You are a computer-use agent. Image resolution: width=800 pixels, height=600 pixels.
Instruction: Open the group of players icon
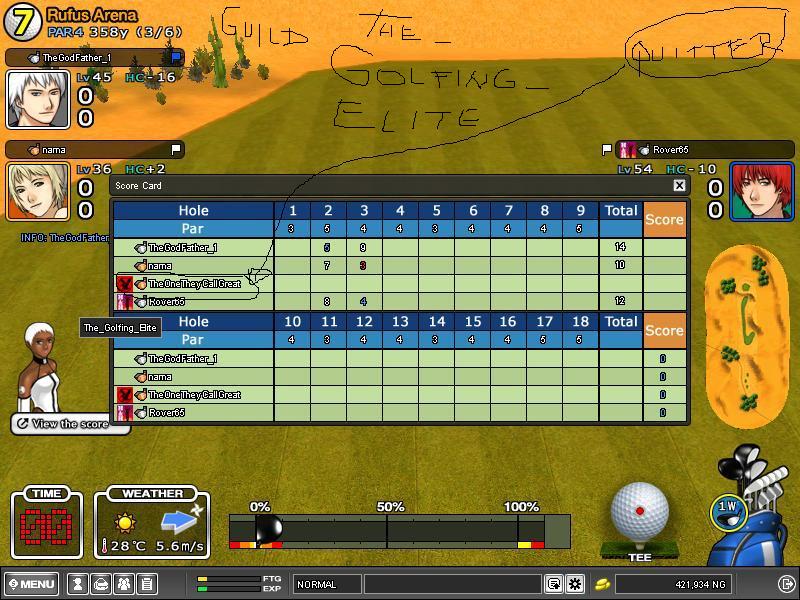(123, 584)
